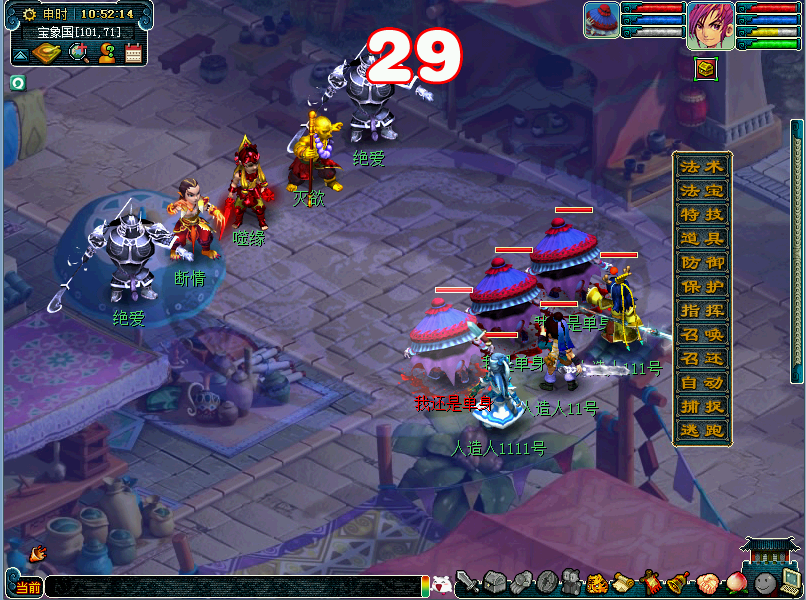Select the 法宝 battle command
This screenshot has height=600, width=806.
pyautogui.click(x=701, y=190)
